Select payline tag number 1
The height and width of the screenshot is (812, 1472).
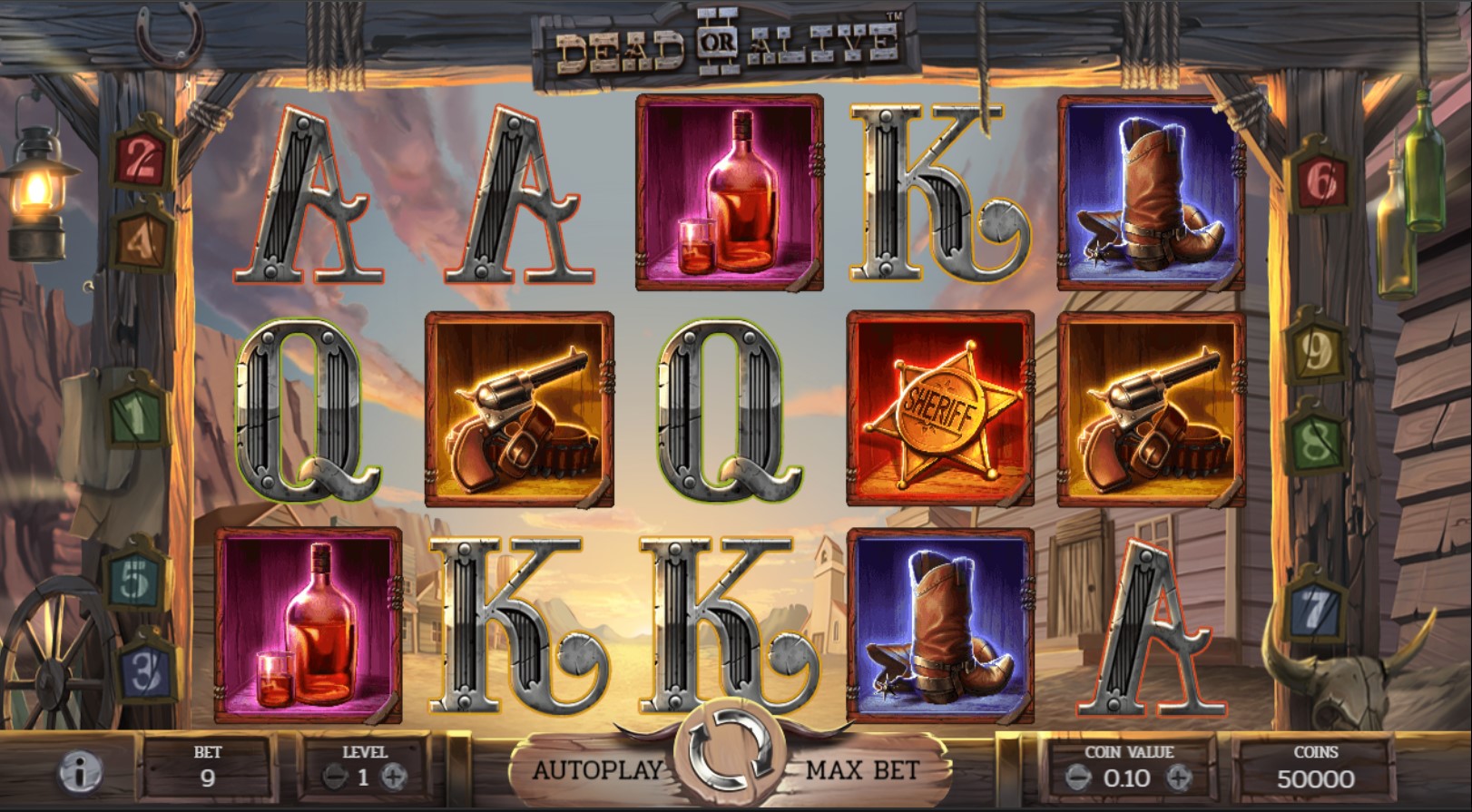pyautogui.click(x=136, y=416)
